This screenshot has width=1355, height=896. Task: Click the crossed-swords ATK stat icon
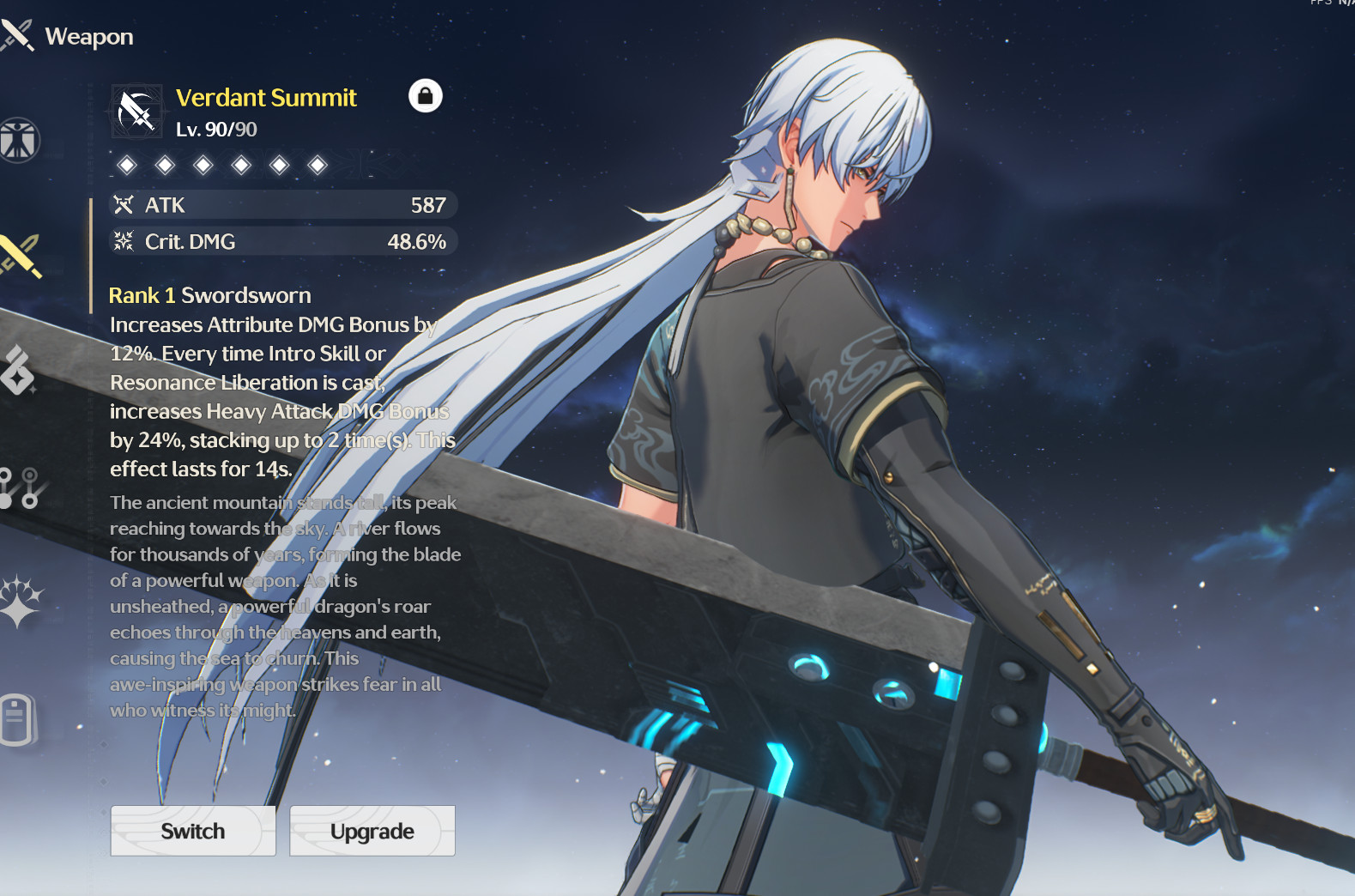[125, 204]
